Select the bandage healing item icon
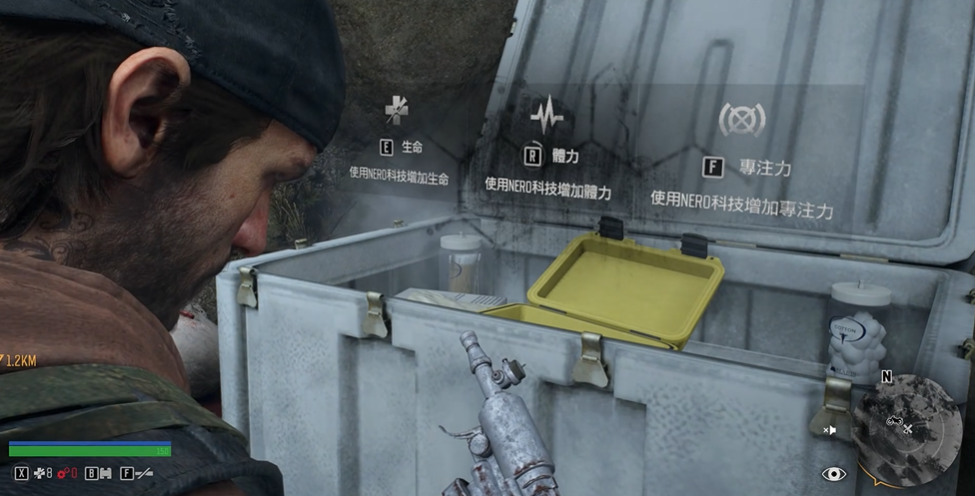 (x=40, y=473)
